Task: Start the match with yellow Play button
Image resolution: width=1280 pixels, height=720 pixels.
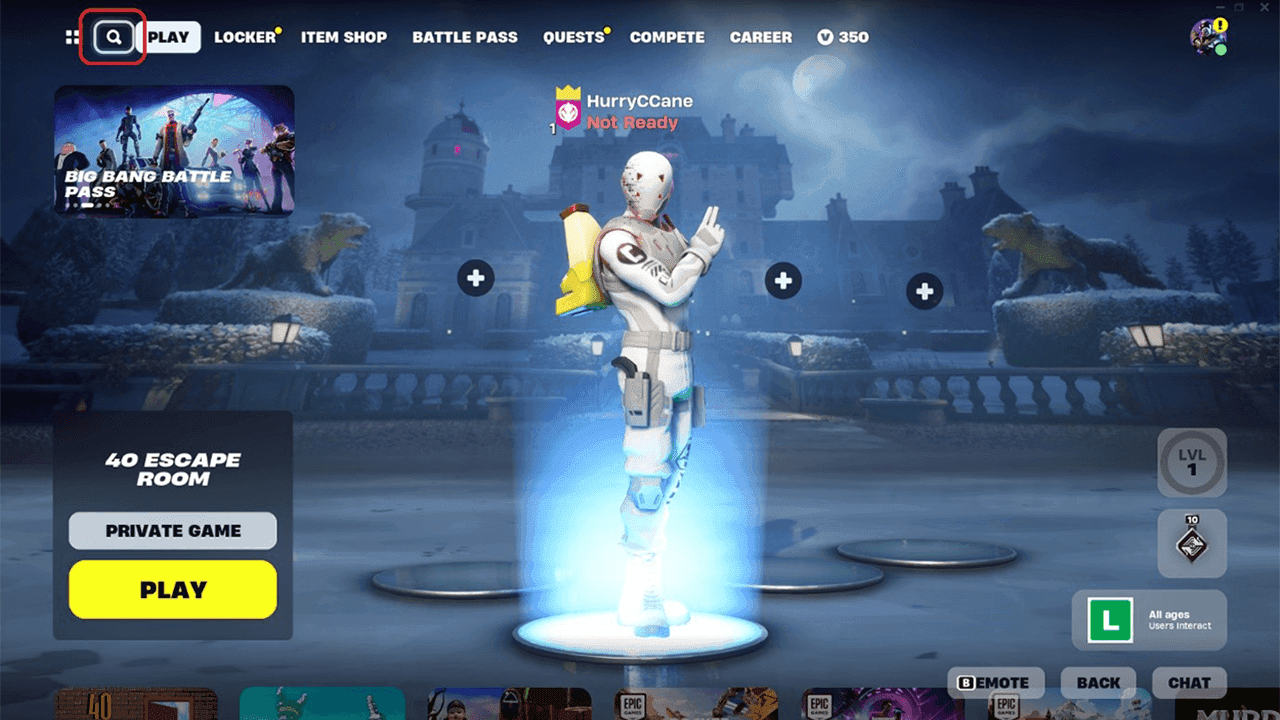Action: [173, 589]
